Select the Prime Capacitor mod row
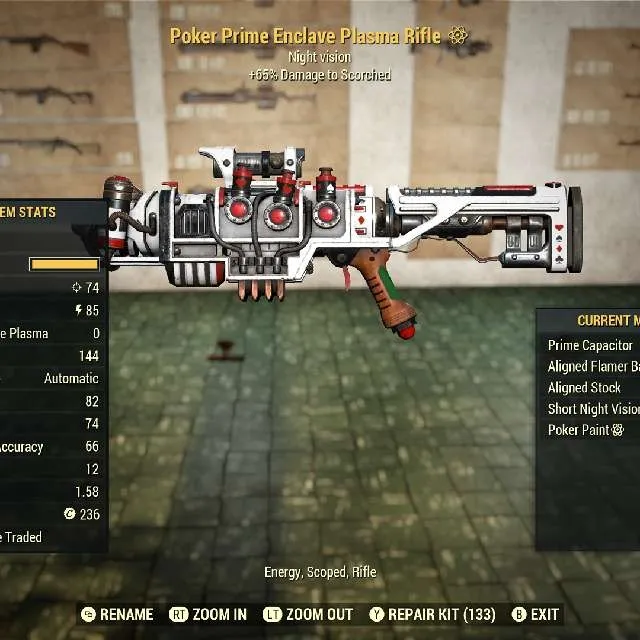The image size is (640, 640). click(592, 345)
